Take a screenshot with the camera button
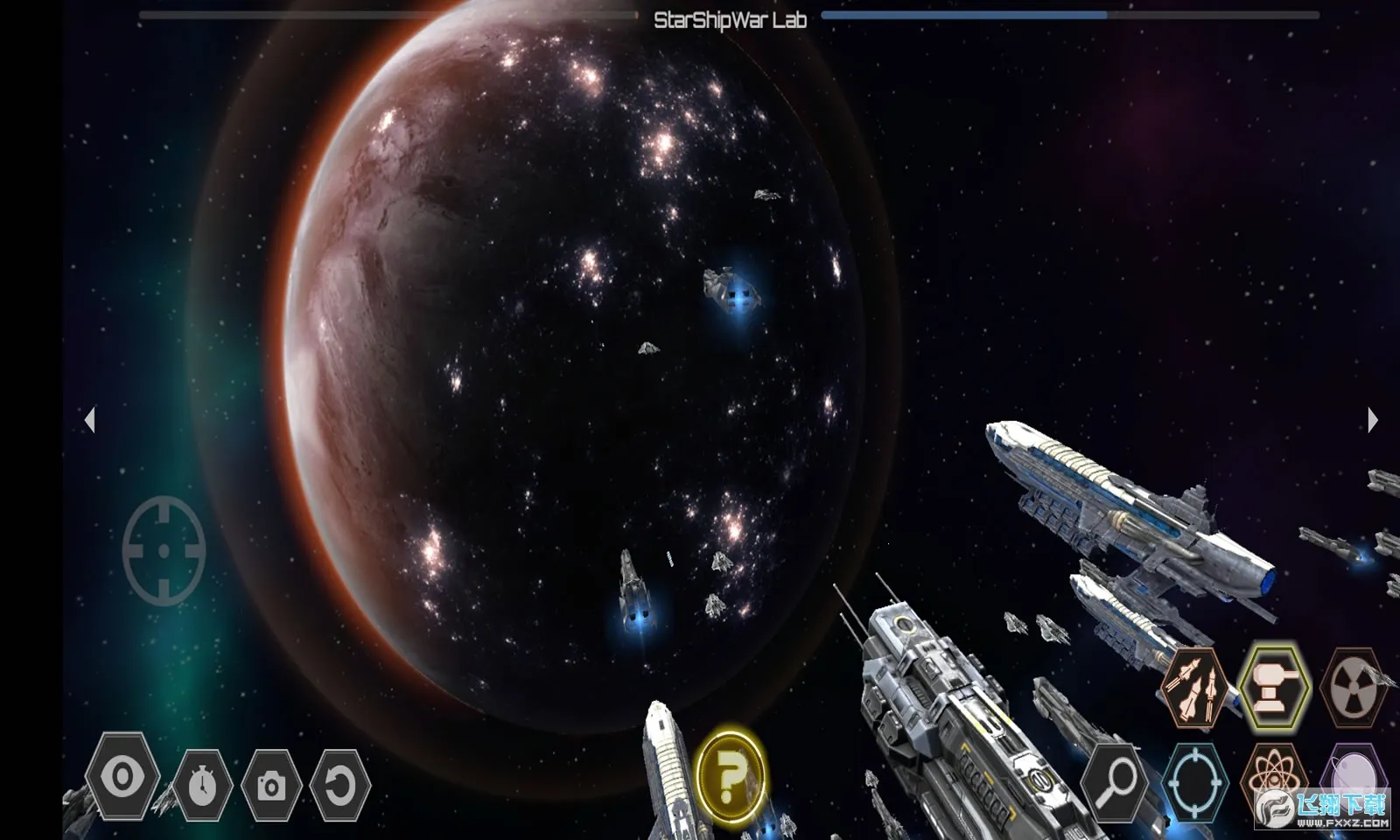 click(x=271, y=786)
